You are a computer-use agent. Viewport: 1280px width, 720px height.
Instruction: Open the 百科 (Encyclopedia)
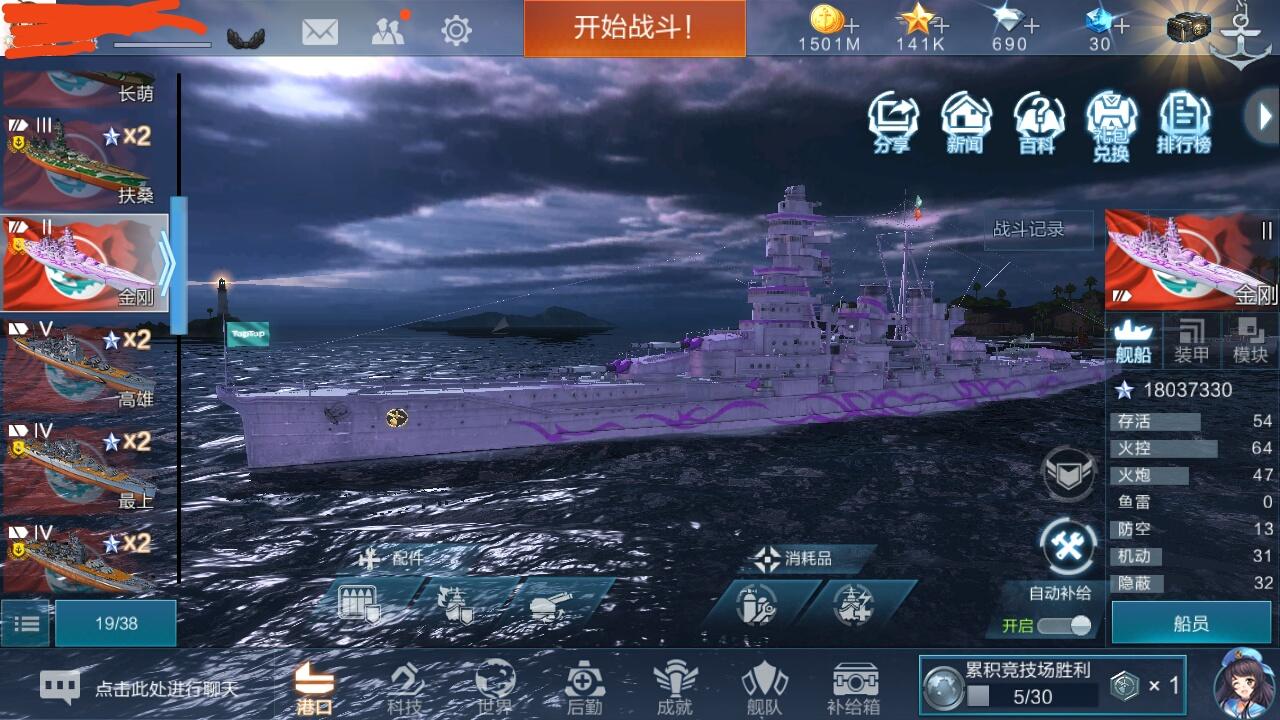(x=1038, y=123)
